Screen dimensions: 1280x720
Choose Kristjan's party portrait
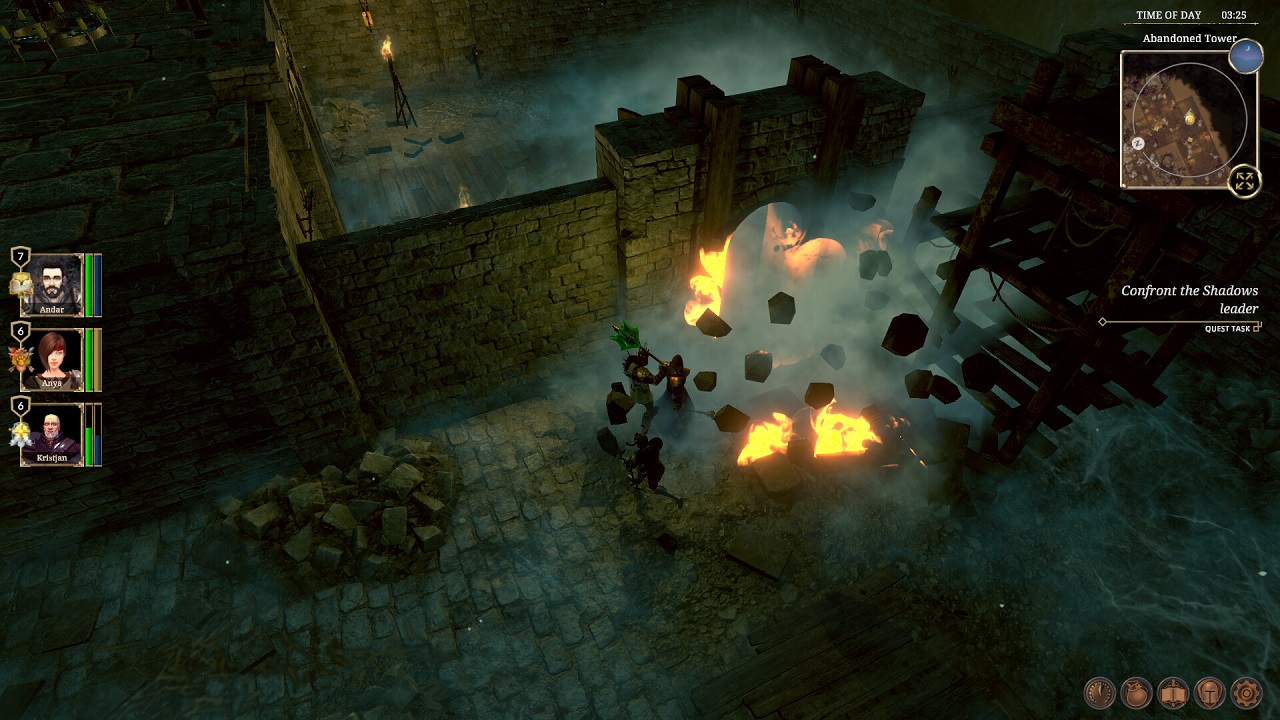click(x=52, y=433)
